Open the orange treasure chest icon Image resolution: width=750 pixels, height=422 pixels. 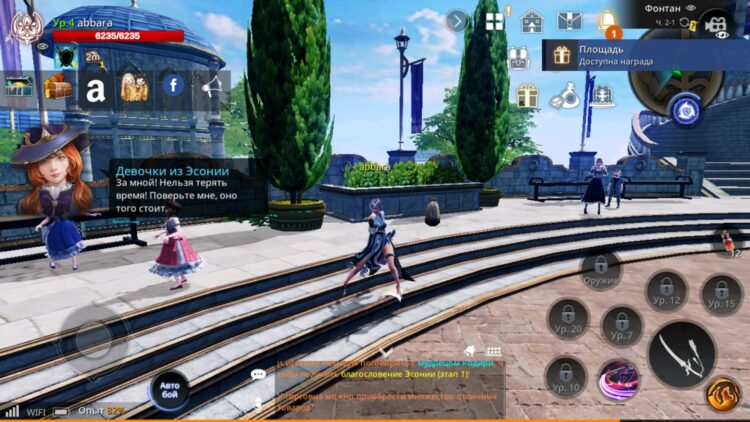[x=57, y=88]
